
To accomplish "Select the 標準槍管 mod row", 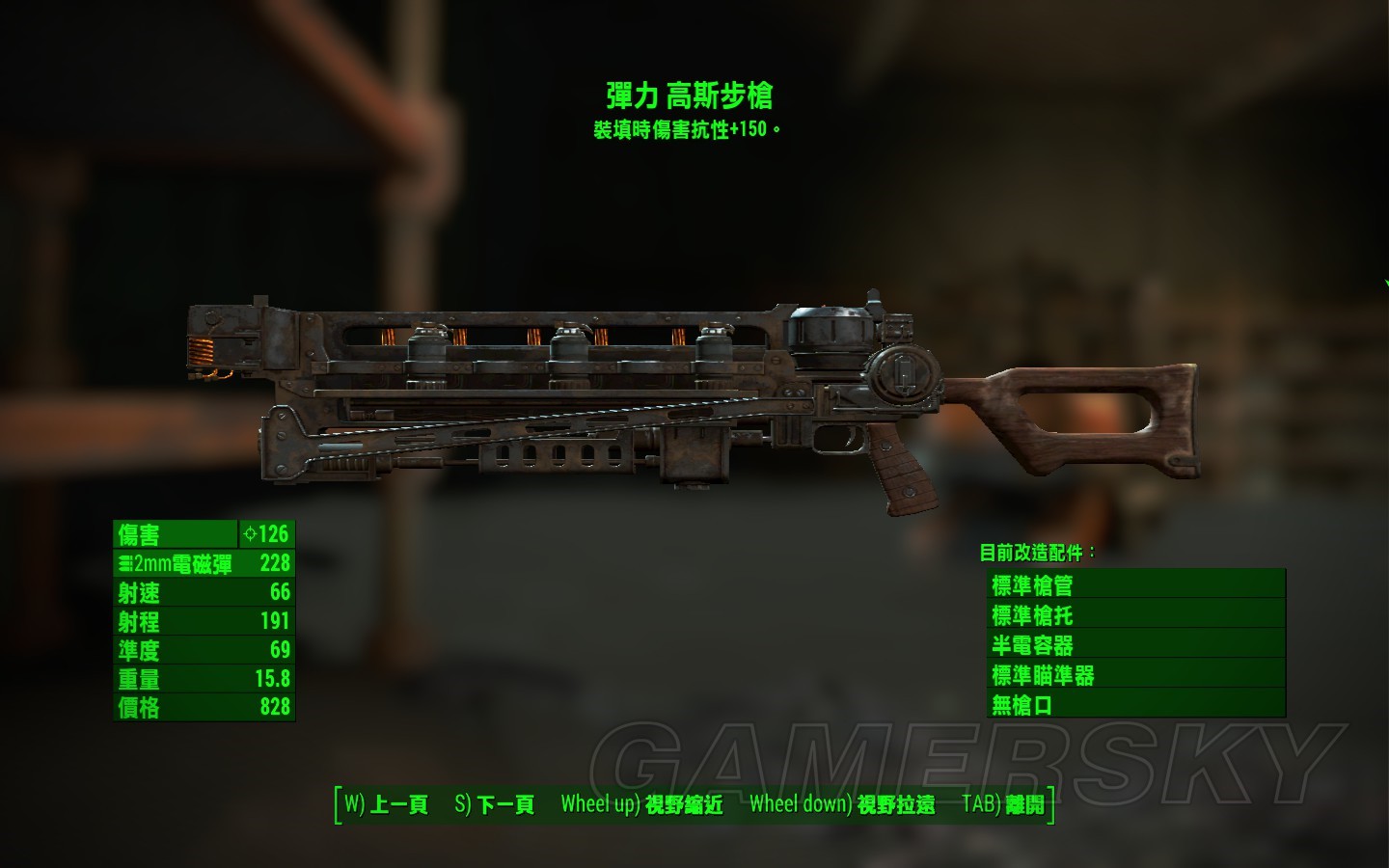I will tap(1136, 584).
